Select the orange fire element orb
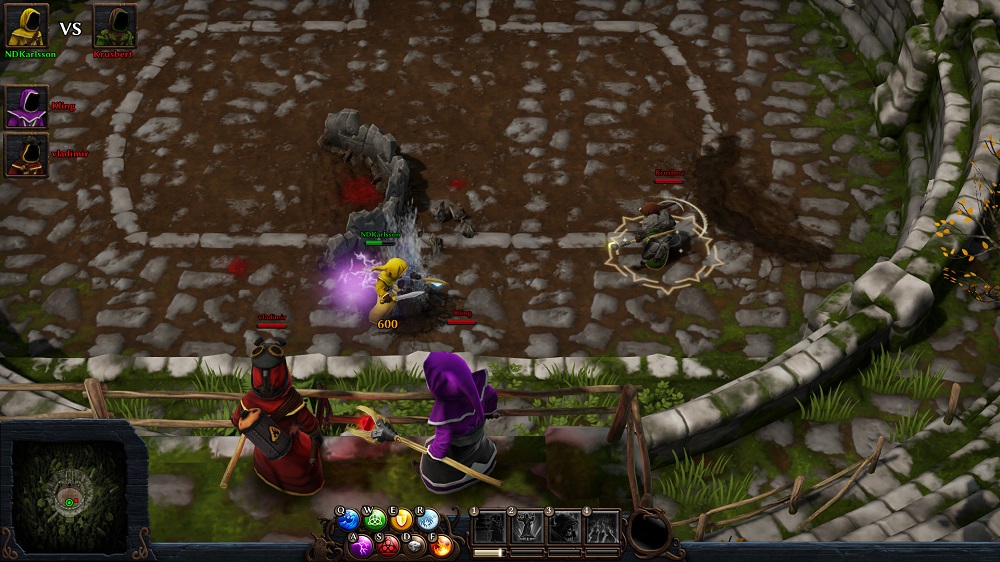Image resolution: width=1000 pixels, height=562 pixels. click(x=441, y=545)
